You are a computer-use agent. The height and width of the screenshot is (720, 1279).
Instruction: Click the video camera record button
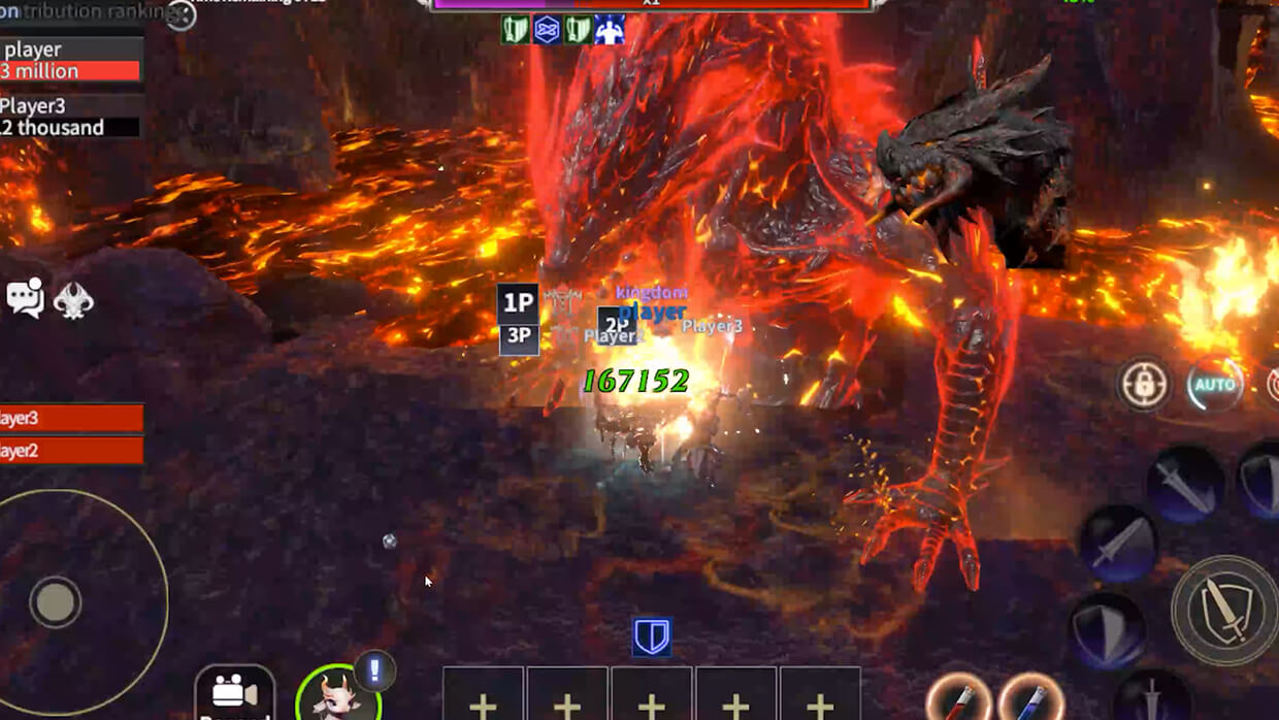234,693
